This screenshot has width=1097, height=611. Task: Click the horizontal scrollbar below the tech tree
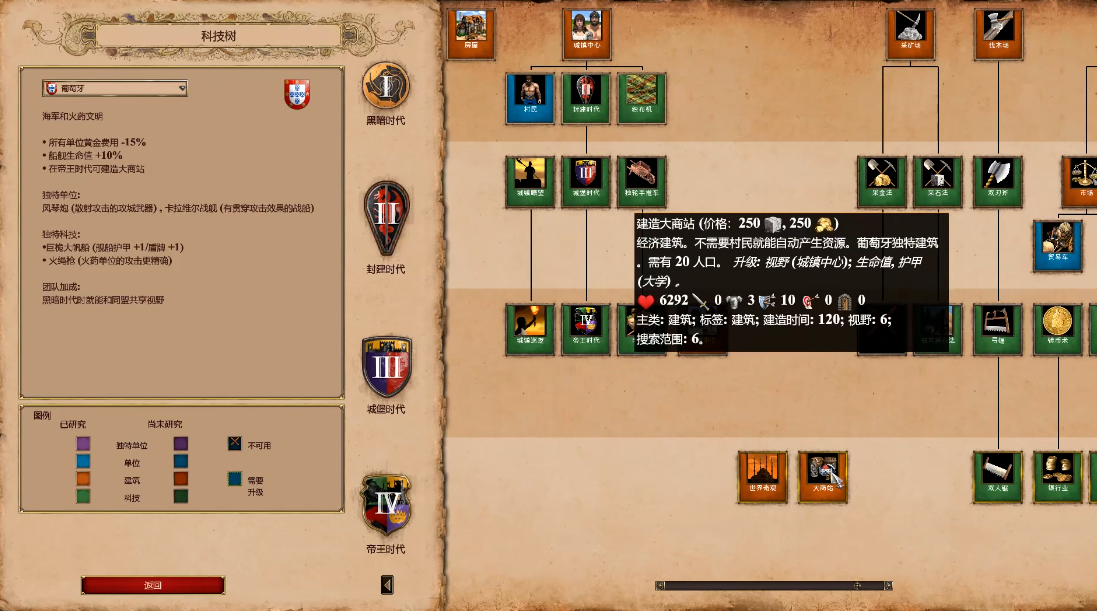773,585
